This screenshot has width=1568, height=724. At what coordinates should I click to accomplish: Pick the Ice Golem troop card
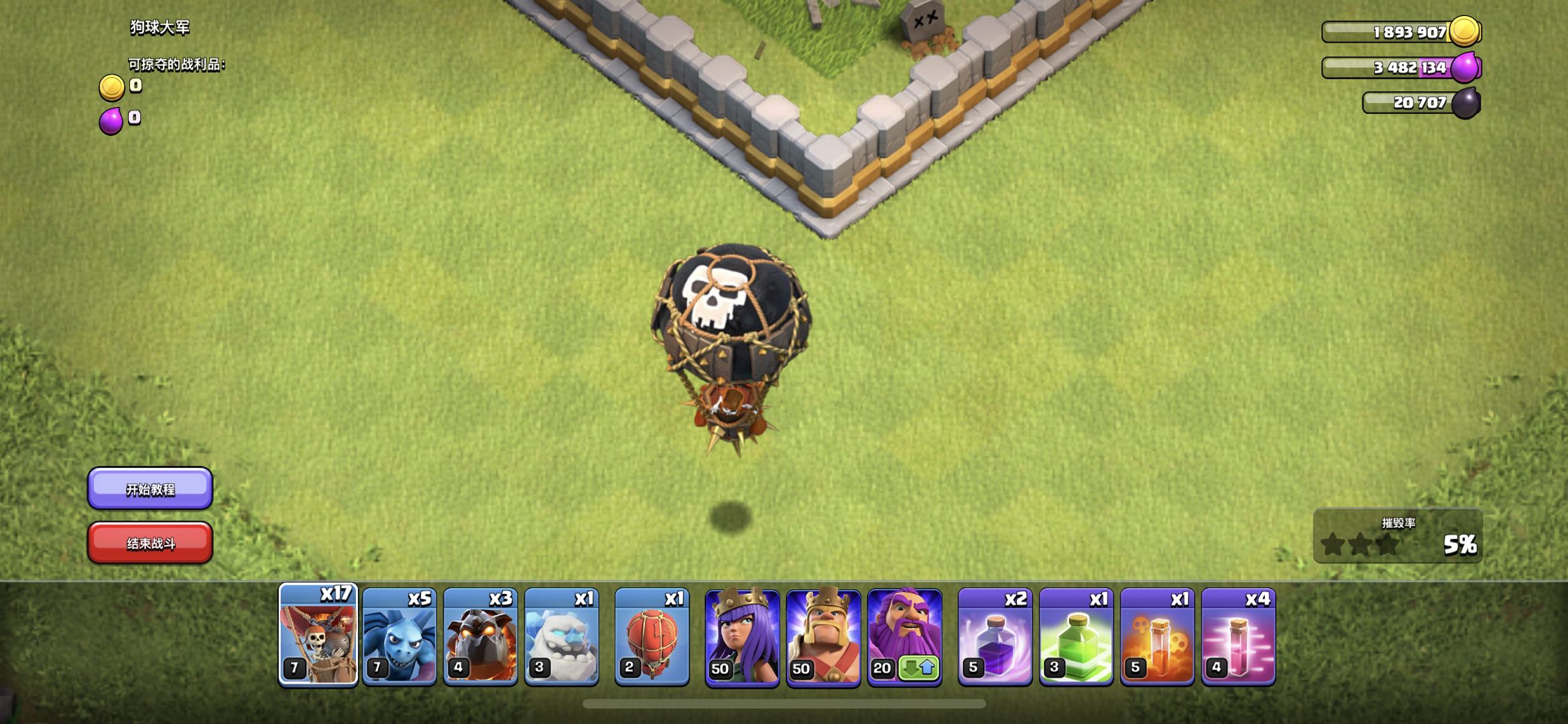tap(562, 637)
